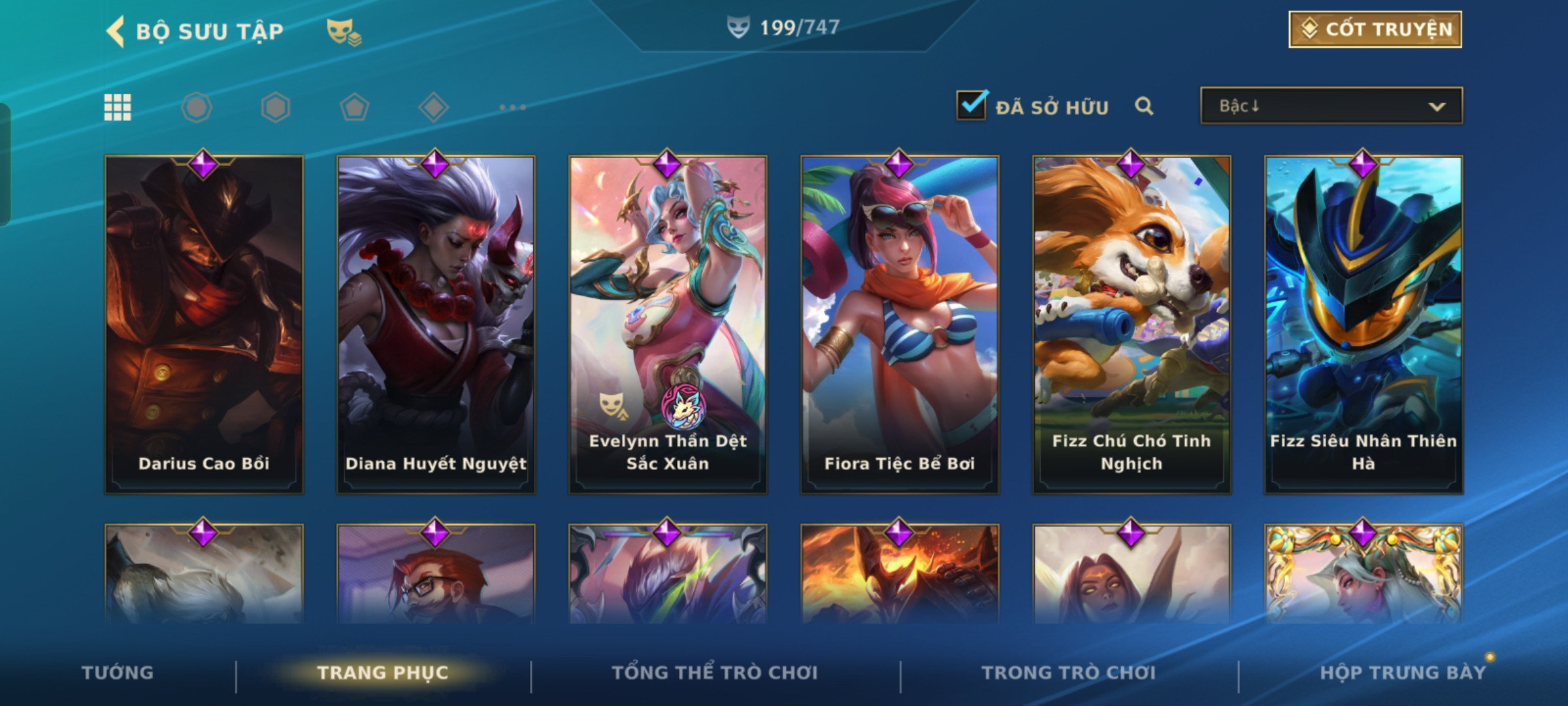The width and height of the screenshot is (1568, 706).
Task: Filter skins by the diamond rarity icon
Action: point(434,107)
